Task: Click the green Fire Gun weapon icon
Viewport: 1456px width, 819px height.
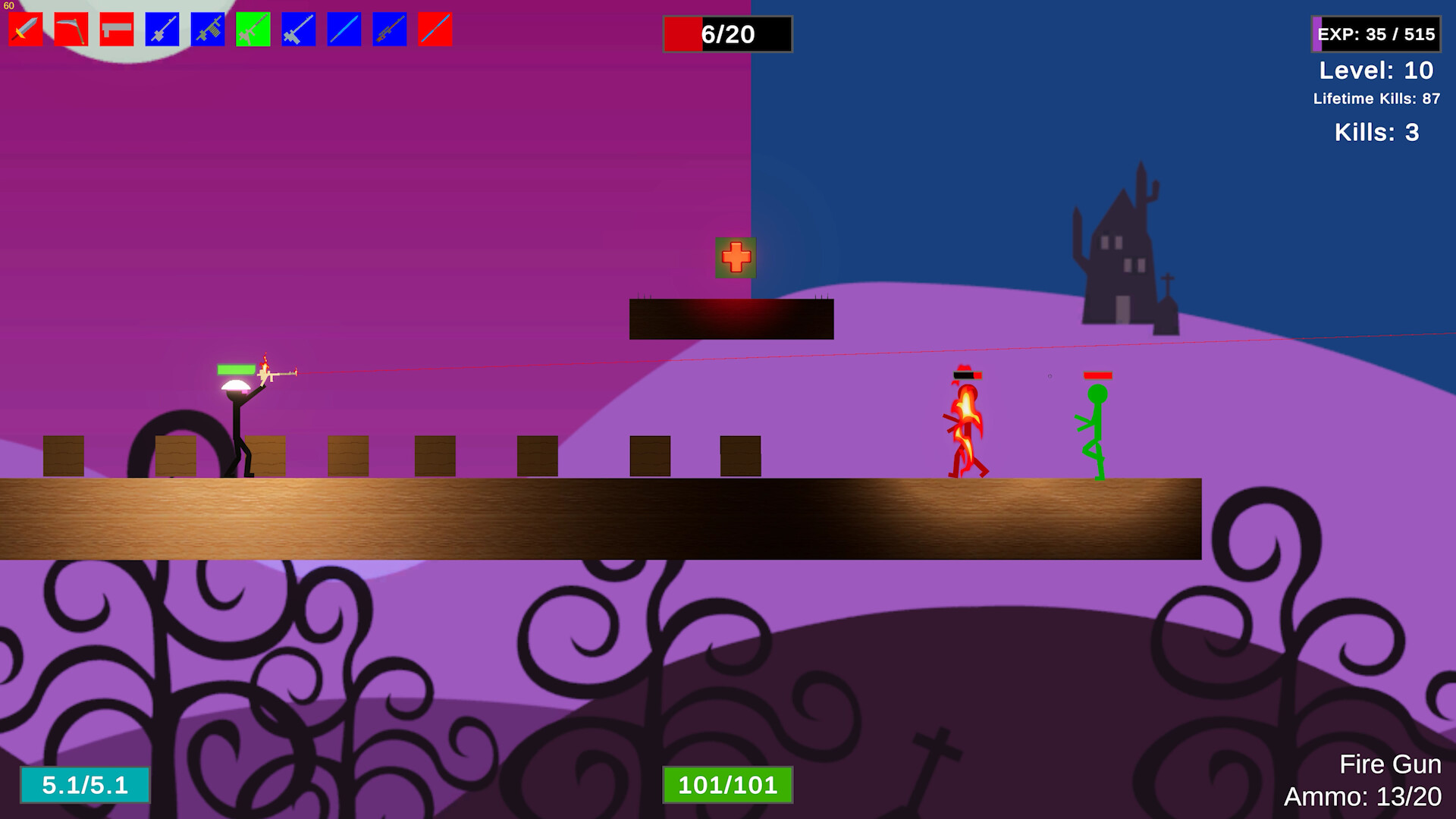Action: coord(252,29)
